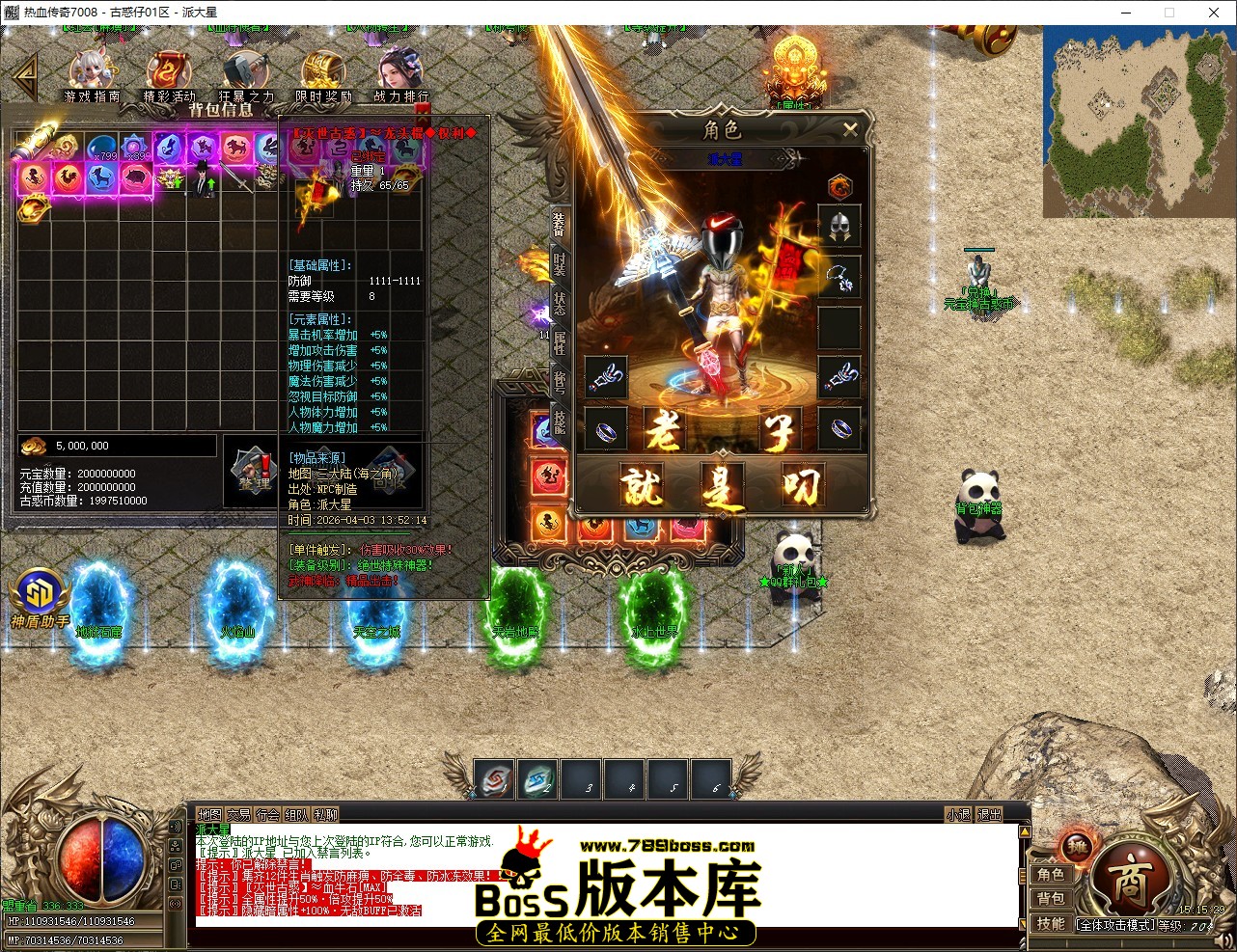
Task: Open the 限时奖励 rewards icon
Action: 322,69
